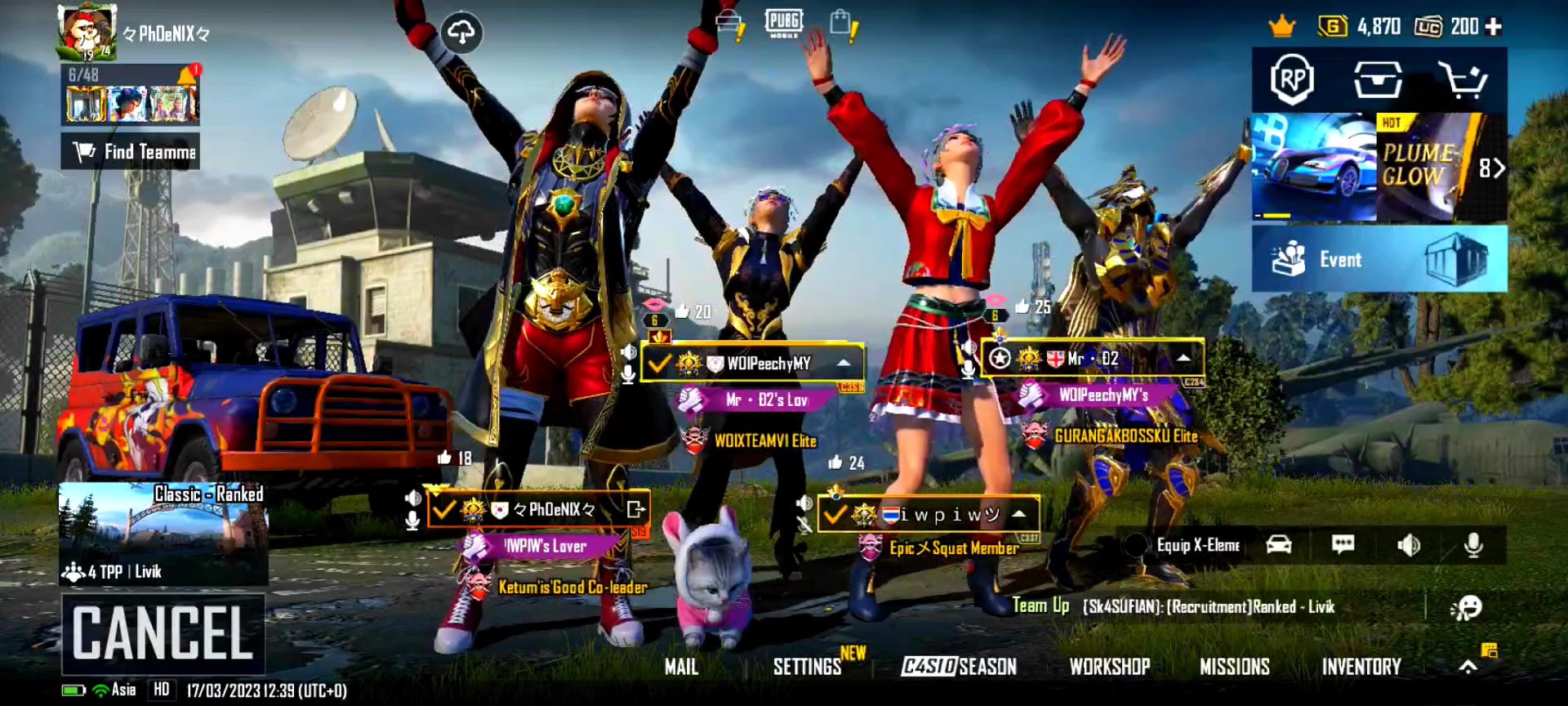The height and width of the screenshot is (706, 1568).
Task: Expand Mr・Đ2's nameplate dropdown arrow
Action: click(x=1183, y=356)
